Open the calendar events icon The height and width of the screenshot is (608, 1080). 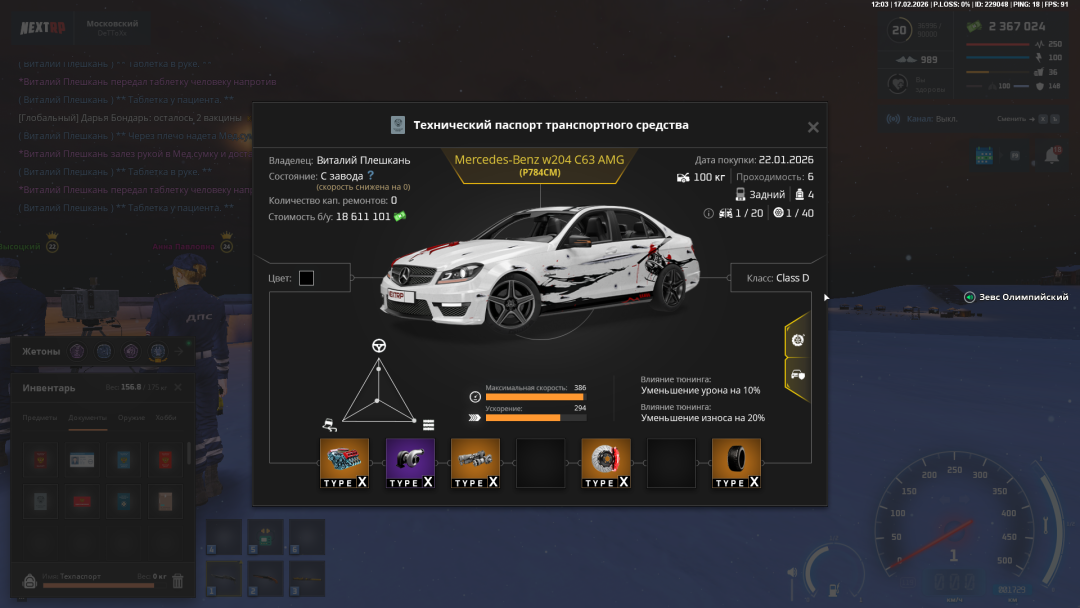point(985,155)
